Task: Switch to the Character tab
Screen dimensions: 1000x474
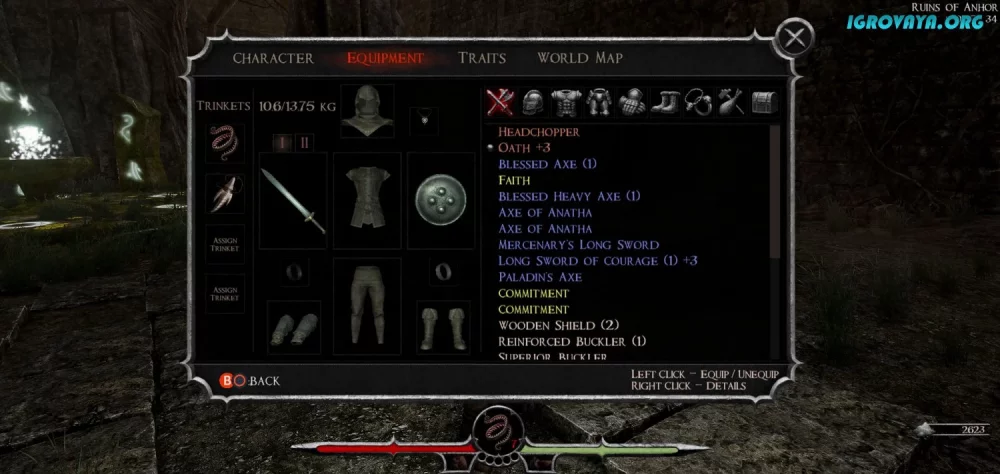Action: click(273, 58)
